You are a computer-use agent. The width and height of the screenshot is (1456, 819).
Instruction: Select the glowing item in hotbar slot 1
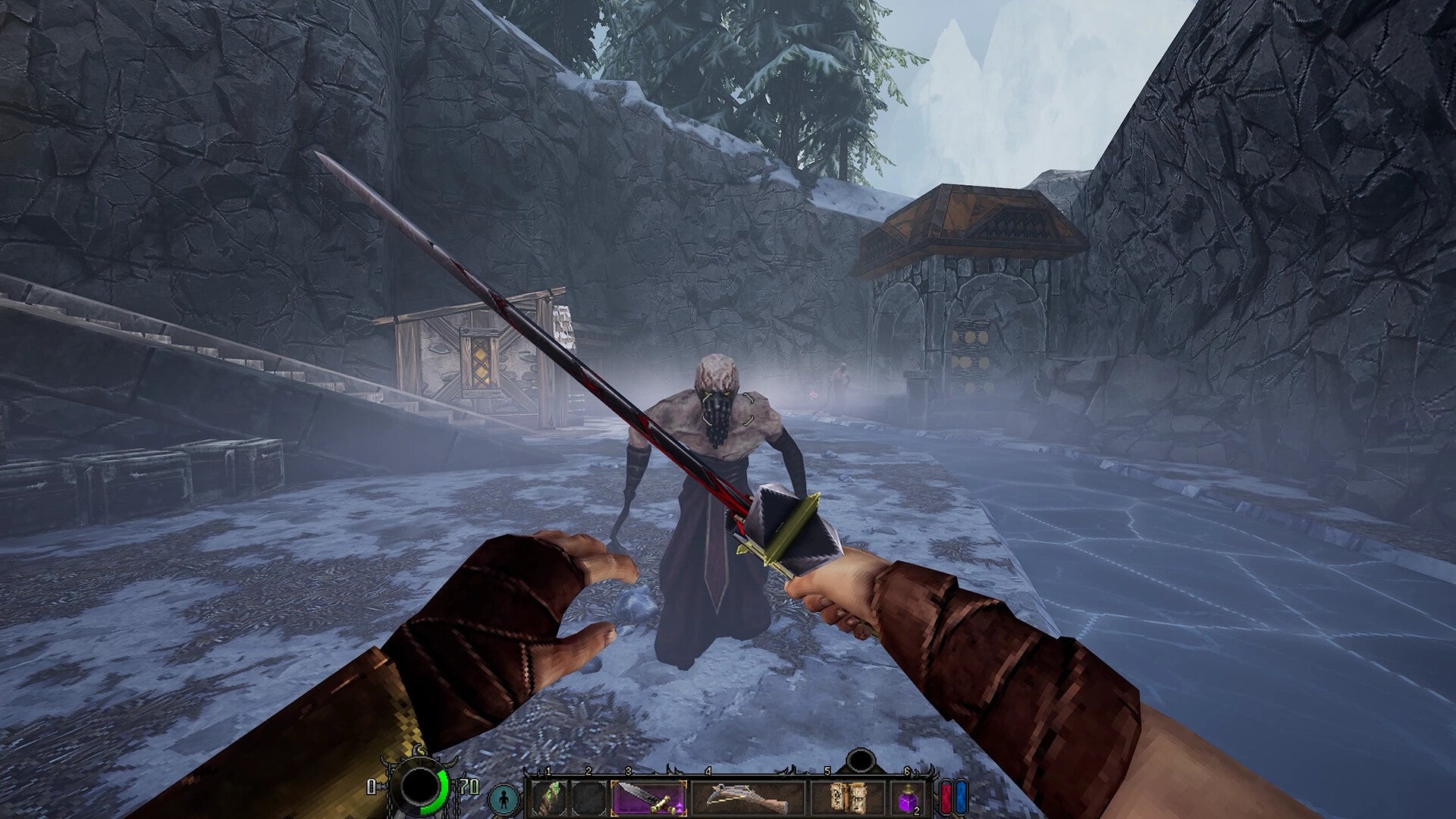click(549, 795)
